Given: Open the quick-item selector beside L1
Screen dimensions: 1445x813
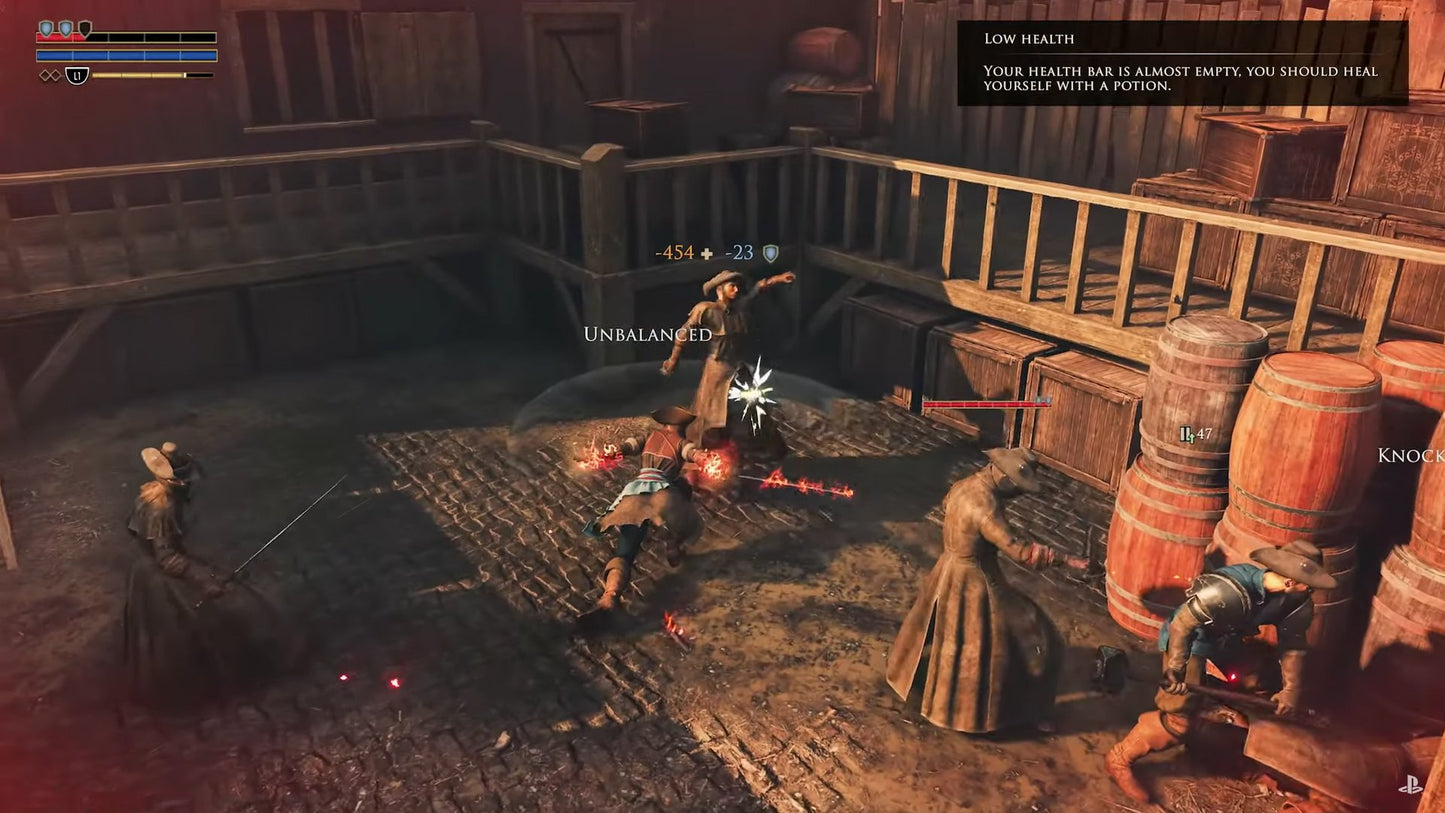Looking at the screenshot, I should 77,73.
